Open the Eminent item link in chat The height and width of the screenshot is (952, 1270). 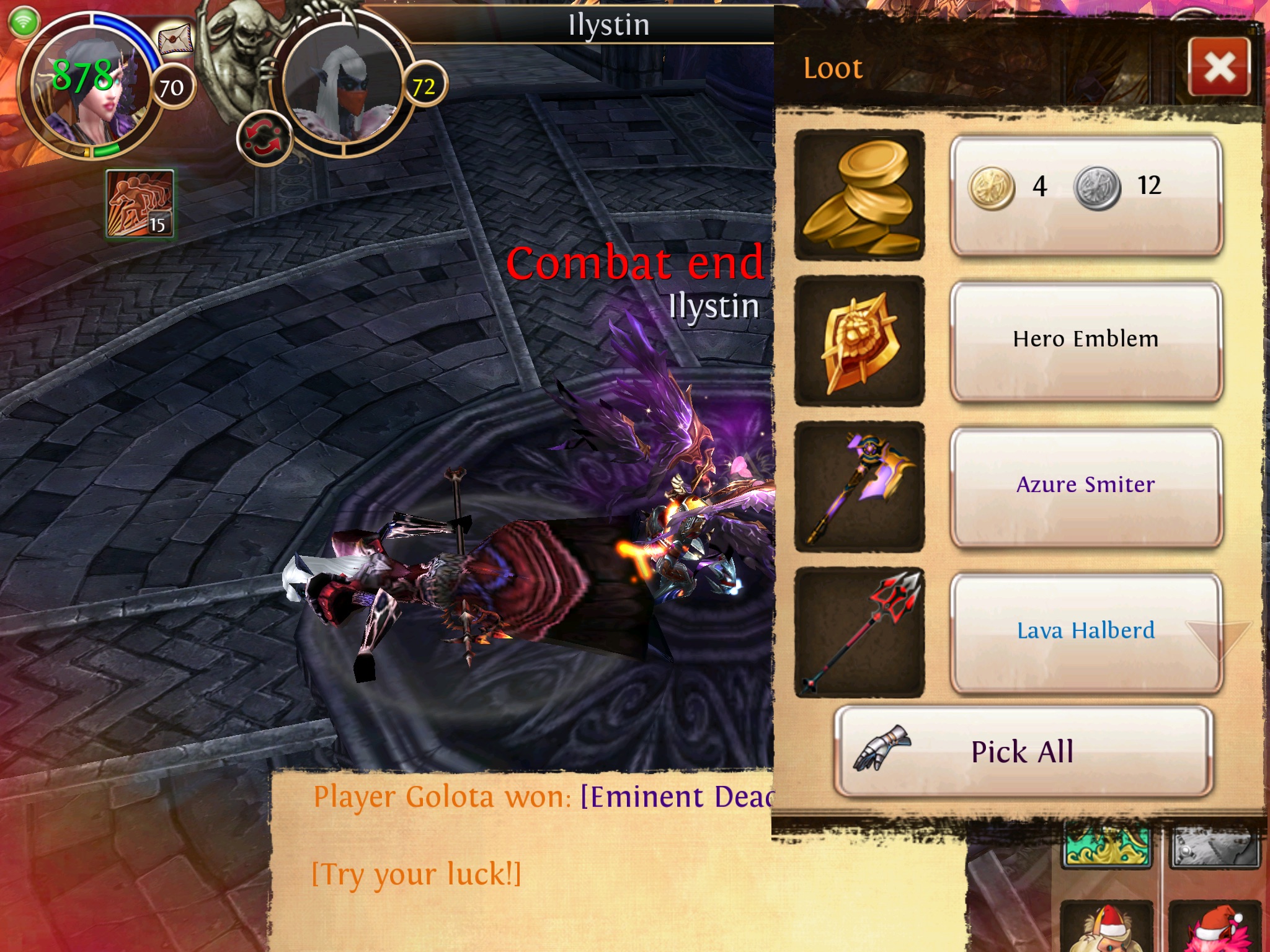(676, 797)
